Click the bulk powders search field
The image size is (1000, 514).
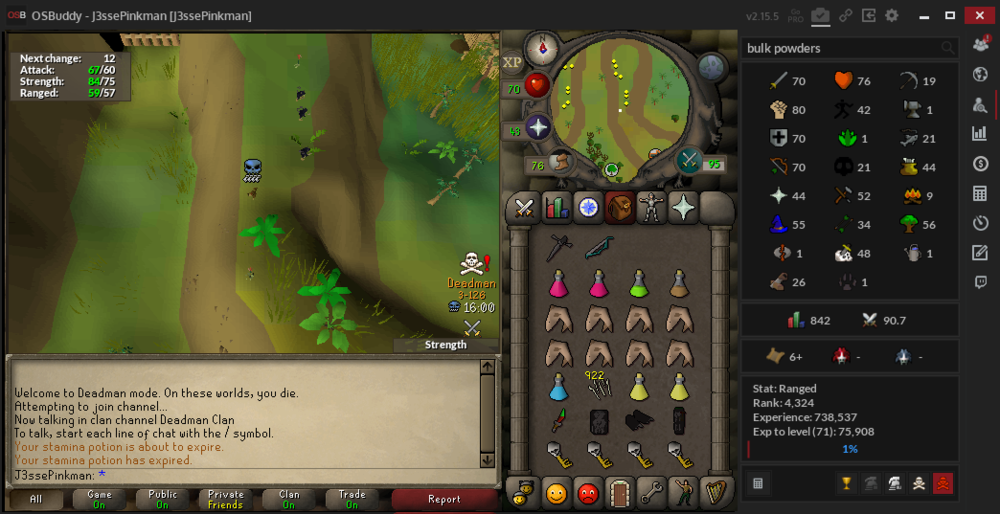840,48
